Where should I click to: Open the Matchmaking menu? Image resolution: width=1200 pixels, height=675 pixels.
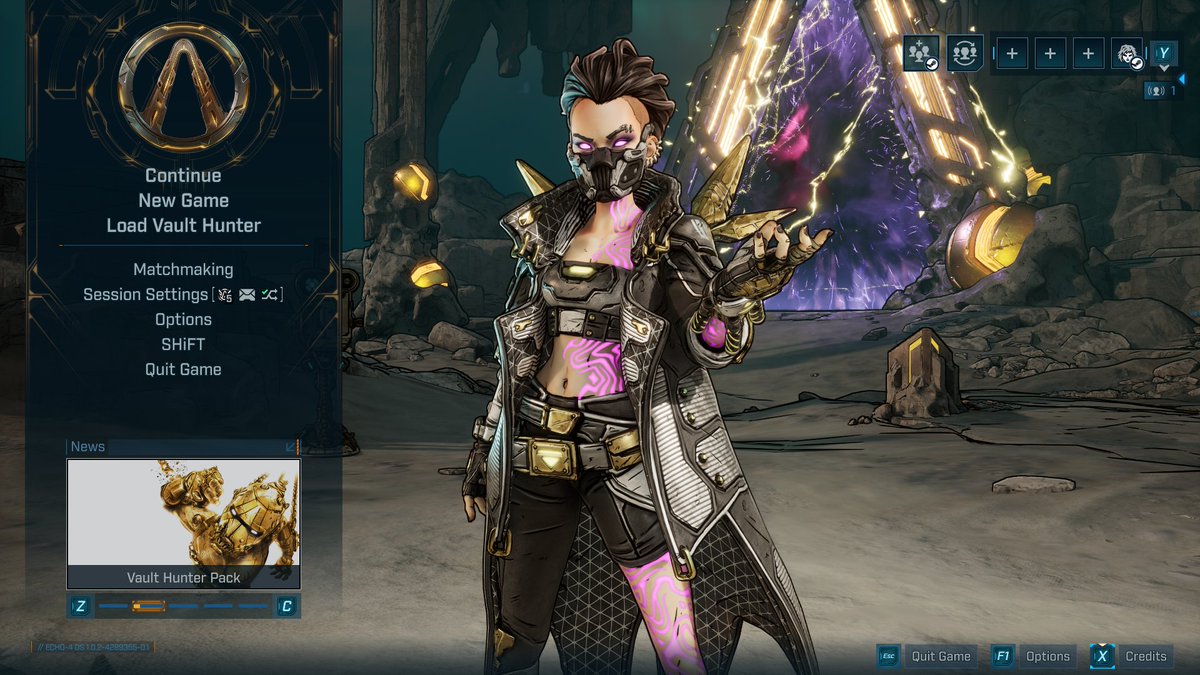183,269
